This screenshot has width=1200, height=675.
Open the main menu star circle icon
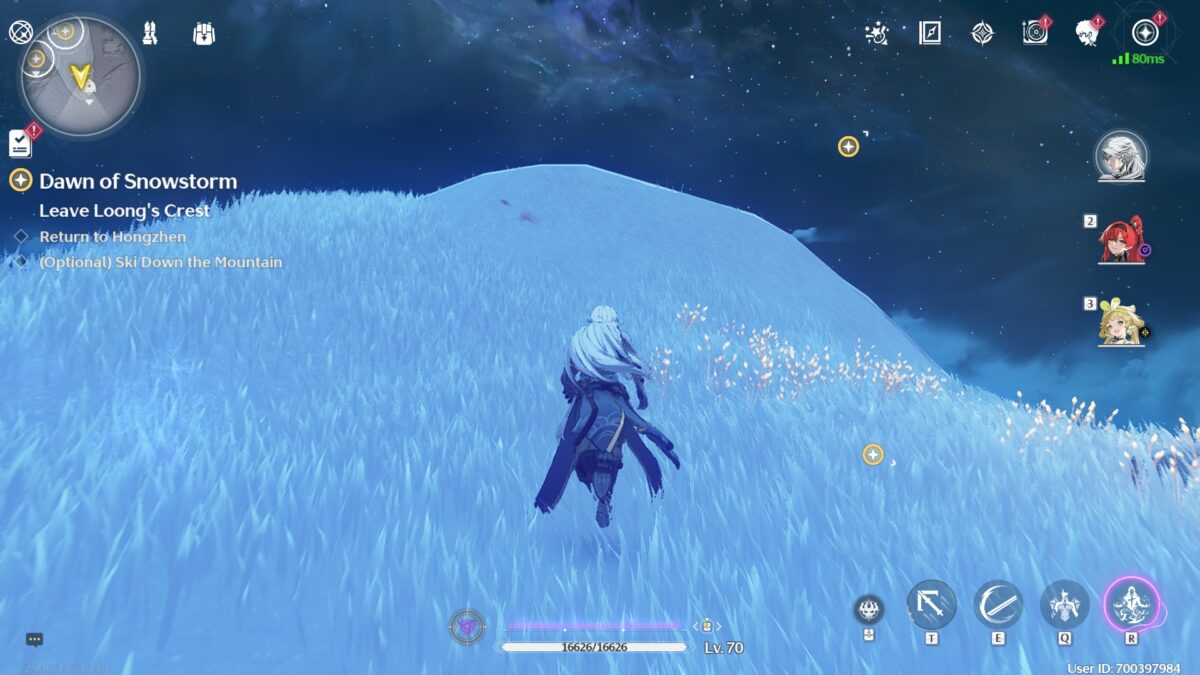(x=1145, y=33)
